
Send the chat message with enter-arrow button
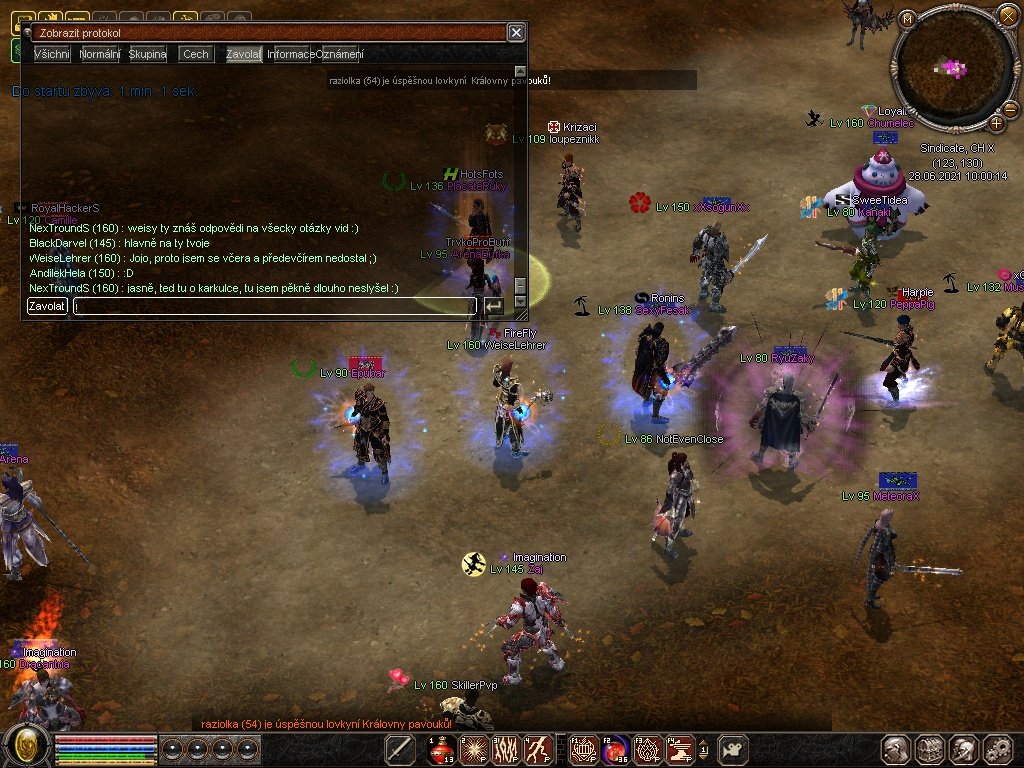tap(494, 306)
